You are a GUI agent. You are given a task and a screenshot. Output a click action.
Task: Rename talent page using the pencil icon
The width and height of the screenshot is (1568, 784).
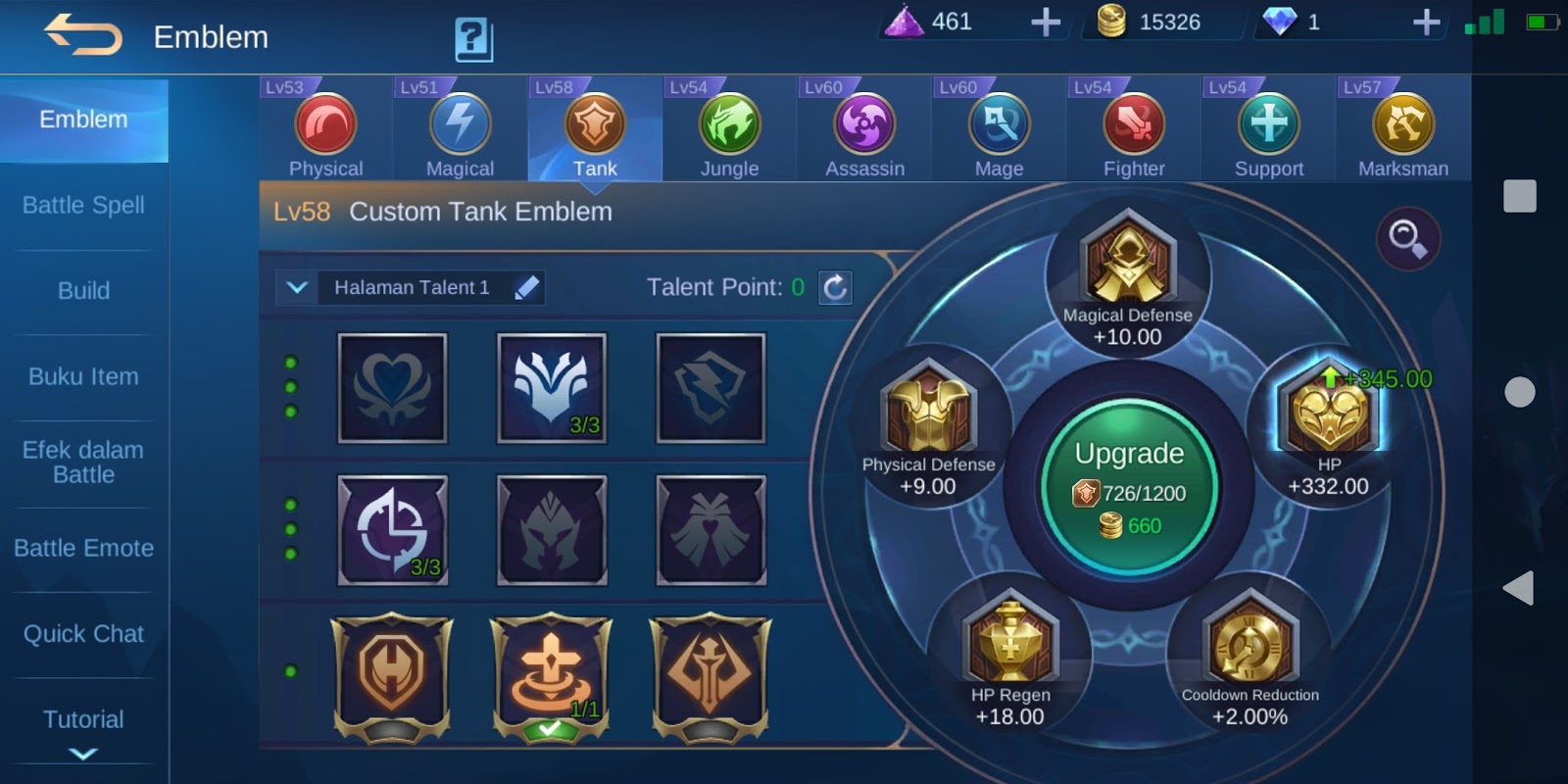click(x=529, y=287)
